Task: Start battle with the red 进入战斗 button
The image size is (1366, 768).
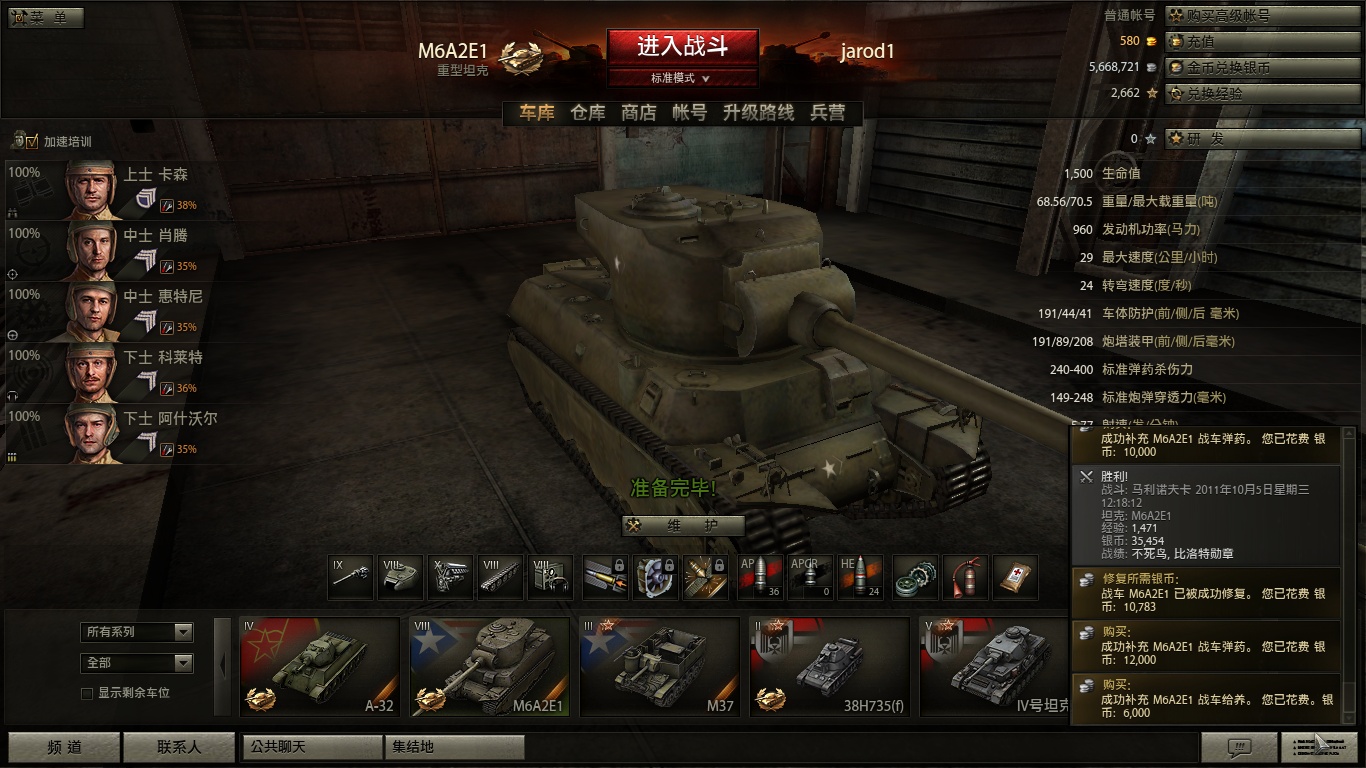Action: (x=682, y=46)
